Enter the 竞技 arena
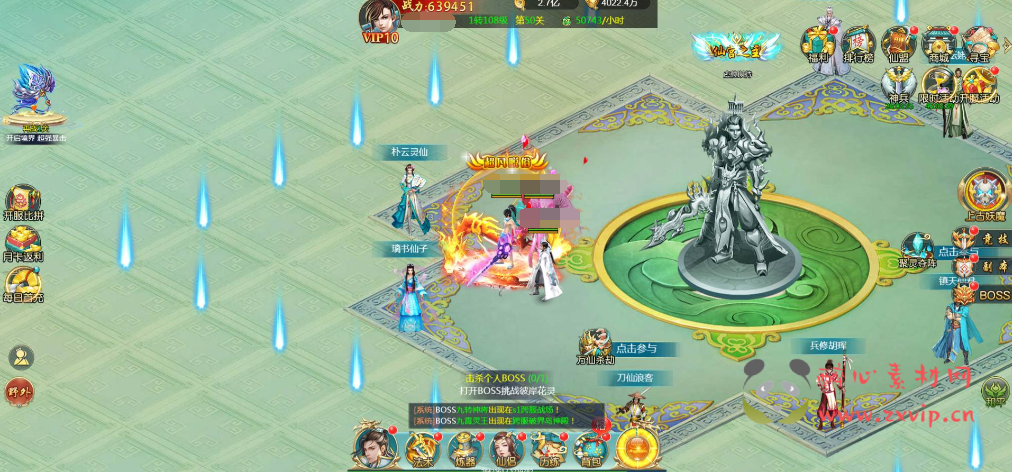1012x473 pixels. coord(984,238)
